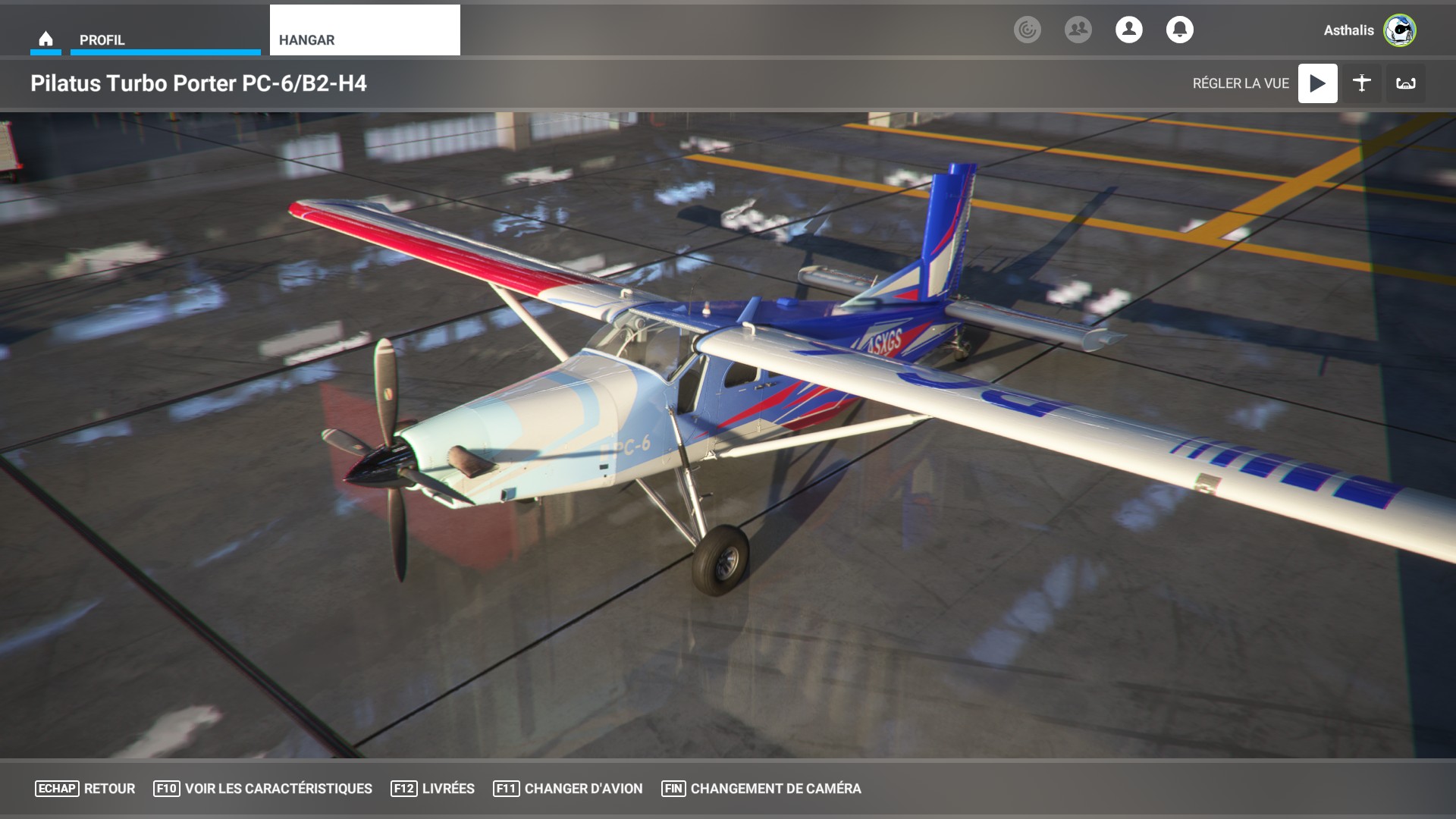Switch to the Profil tab
Image resolution: width=1456 pixels, height=819 pixels.
point(165,39)
